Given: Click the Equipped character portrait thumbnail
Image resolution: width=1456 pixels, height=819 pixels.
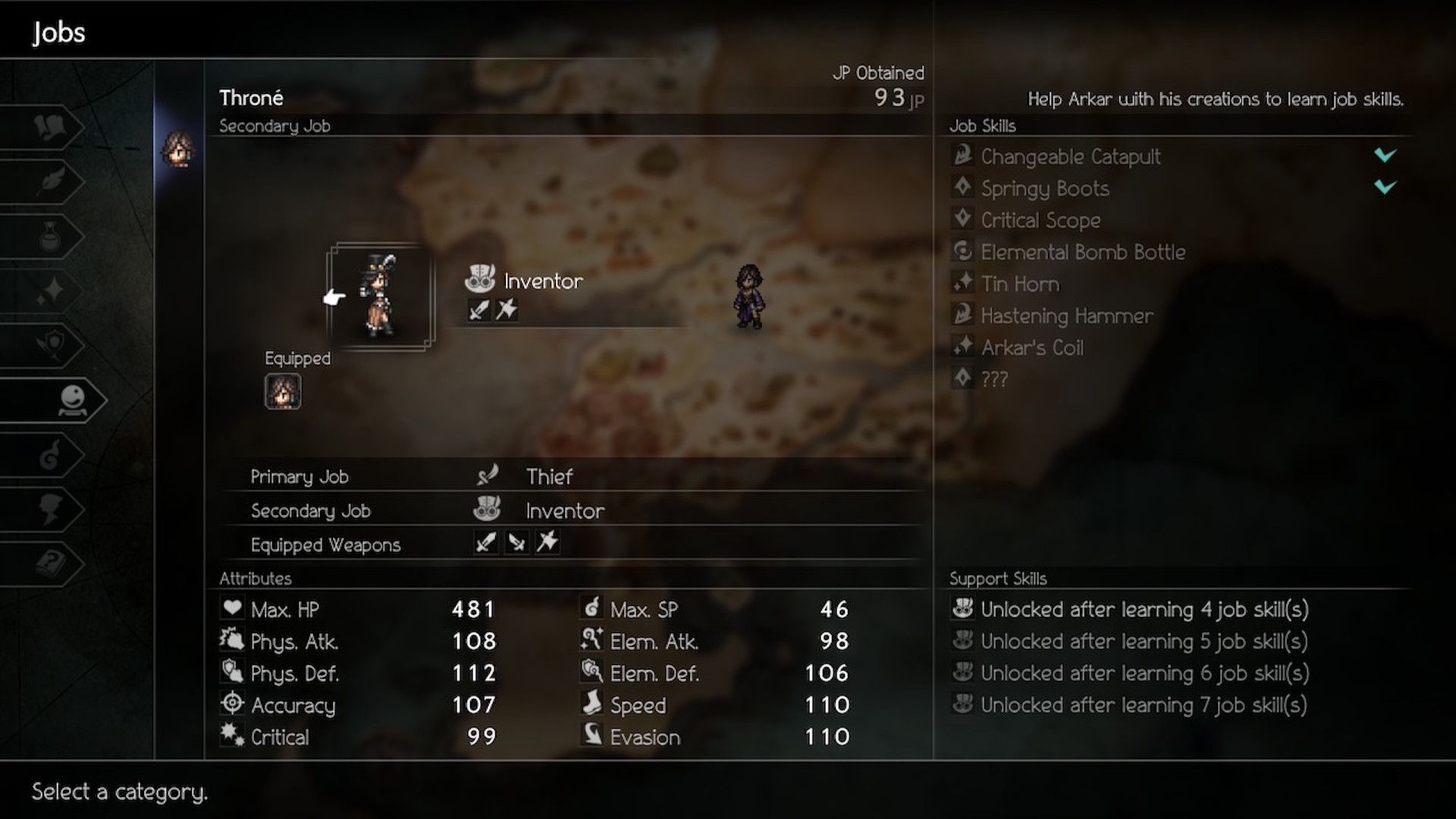Looking at the screenshot, I should [281, 393].
